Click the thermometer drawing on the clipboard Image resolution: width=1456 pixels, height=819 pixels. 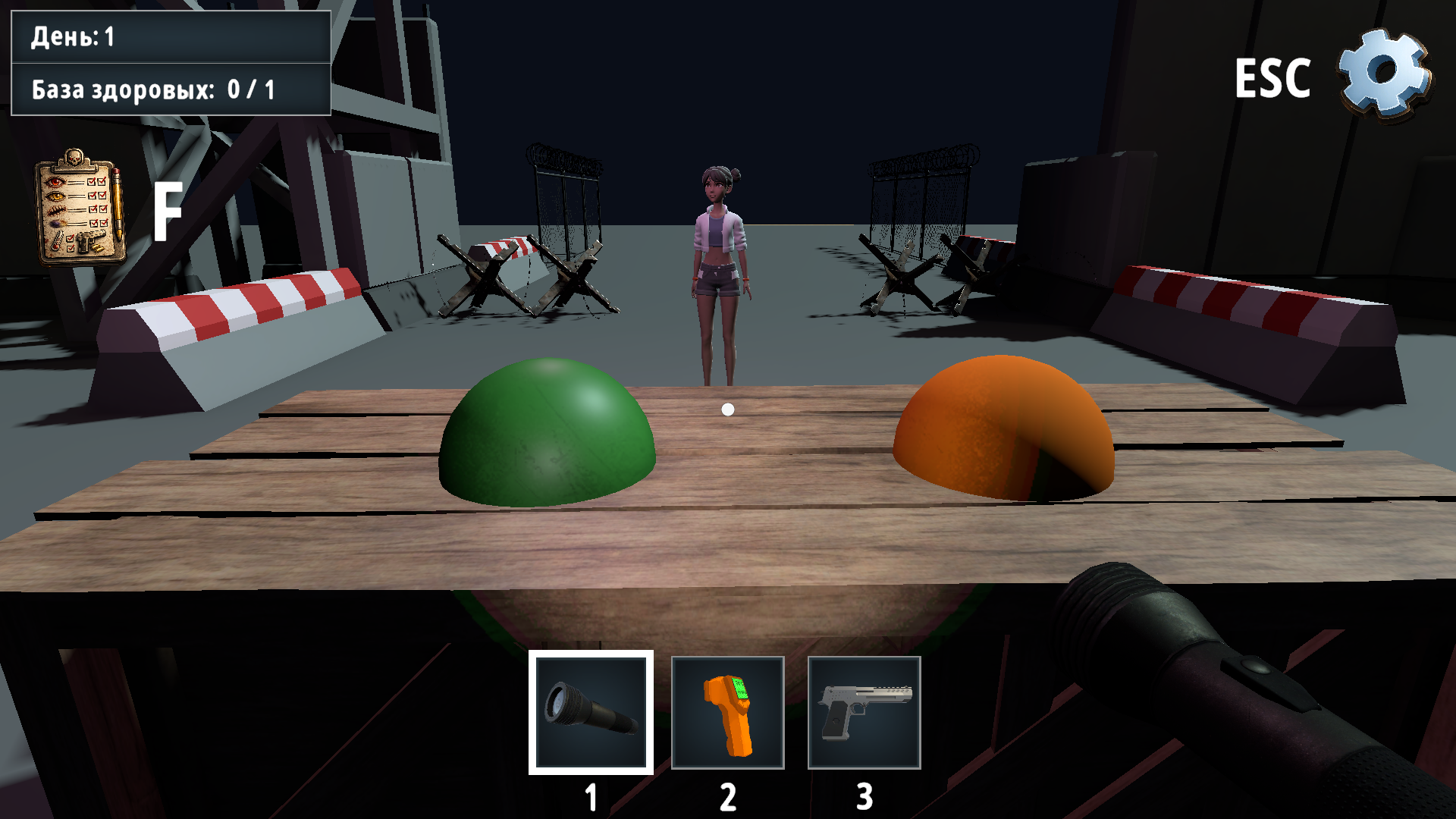[58, 241]
